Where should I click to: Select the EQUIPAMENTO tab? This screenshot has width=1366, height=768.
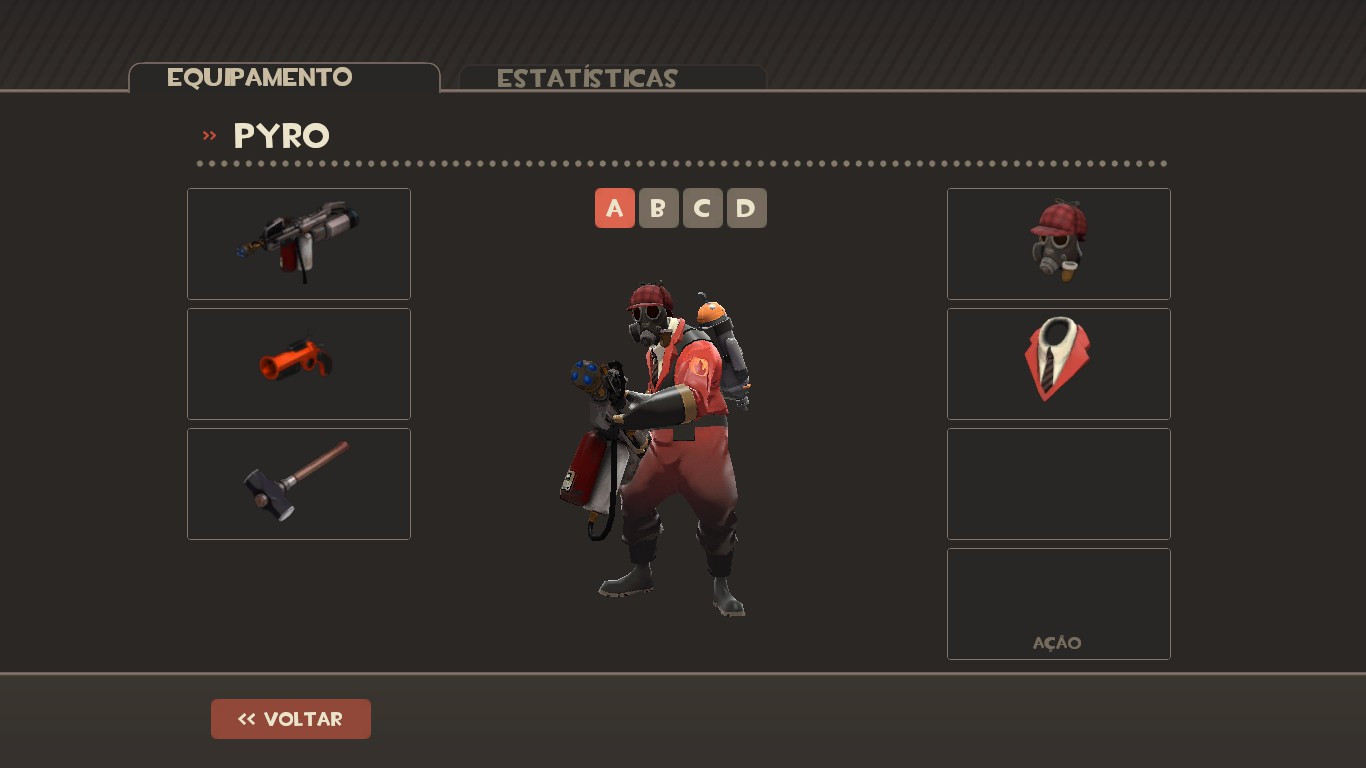tap(260, 76)
